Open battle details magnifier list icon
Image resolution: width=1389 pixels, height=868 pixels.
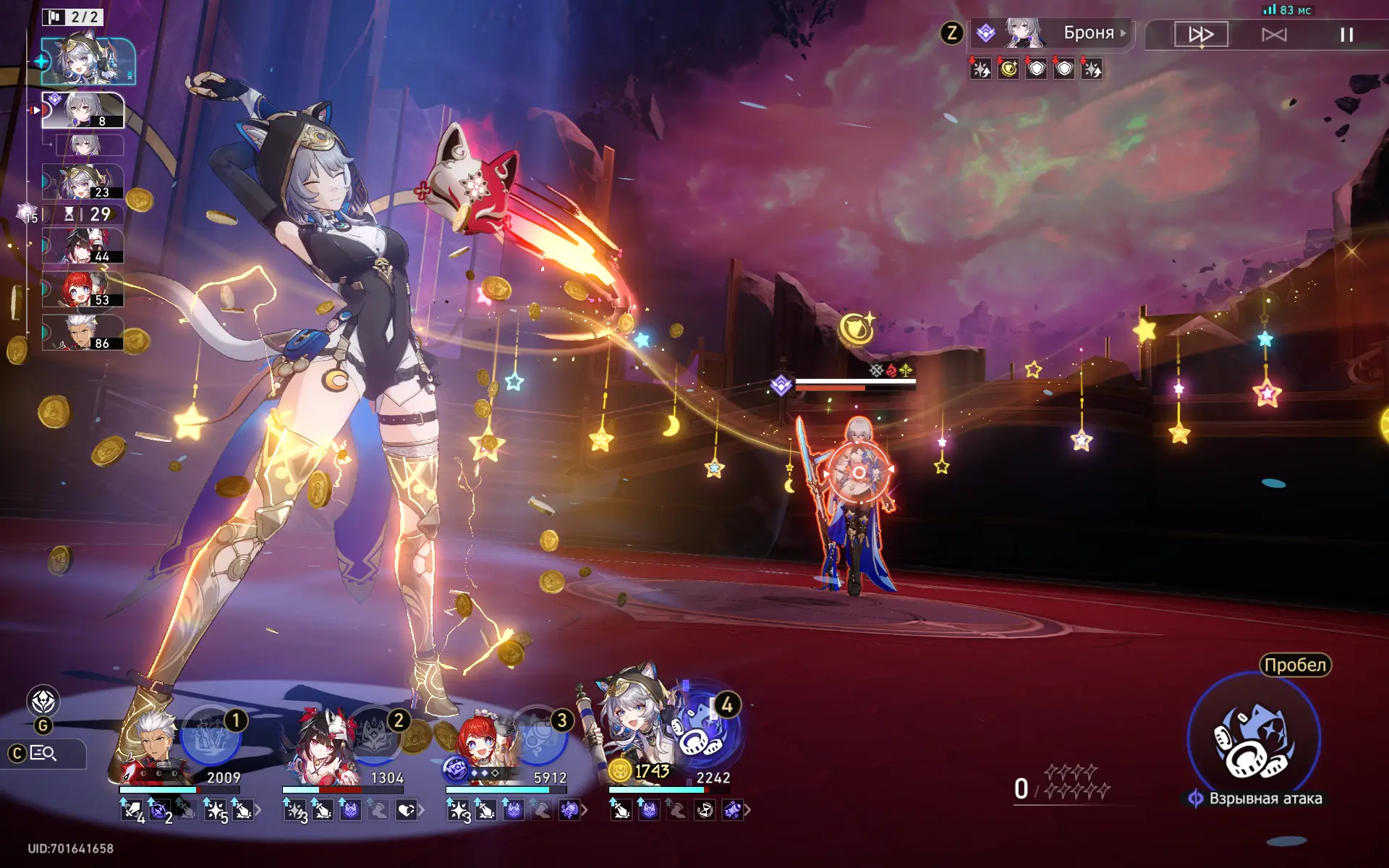pyautogui.click(x=43, y=754)
